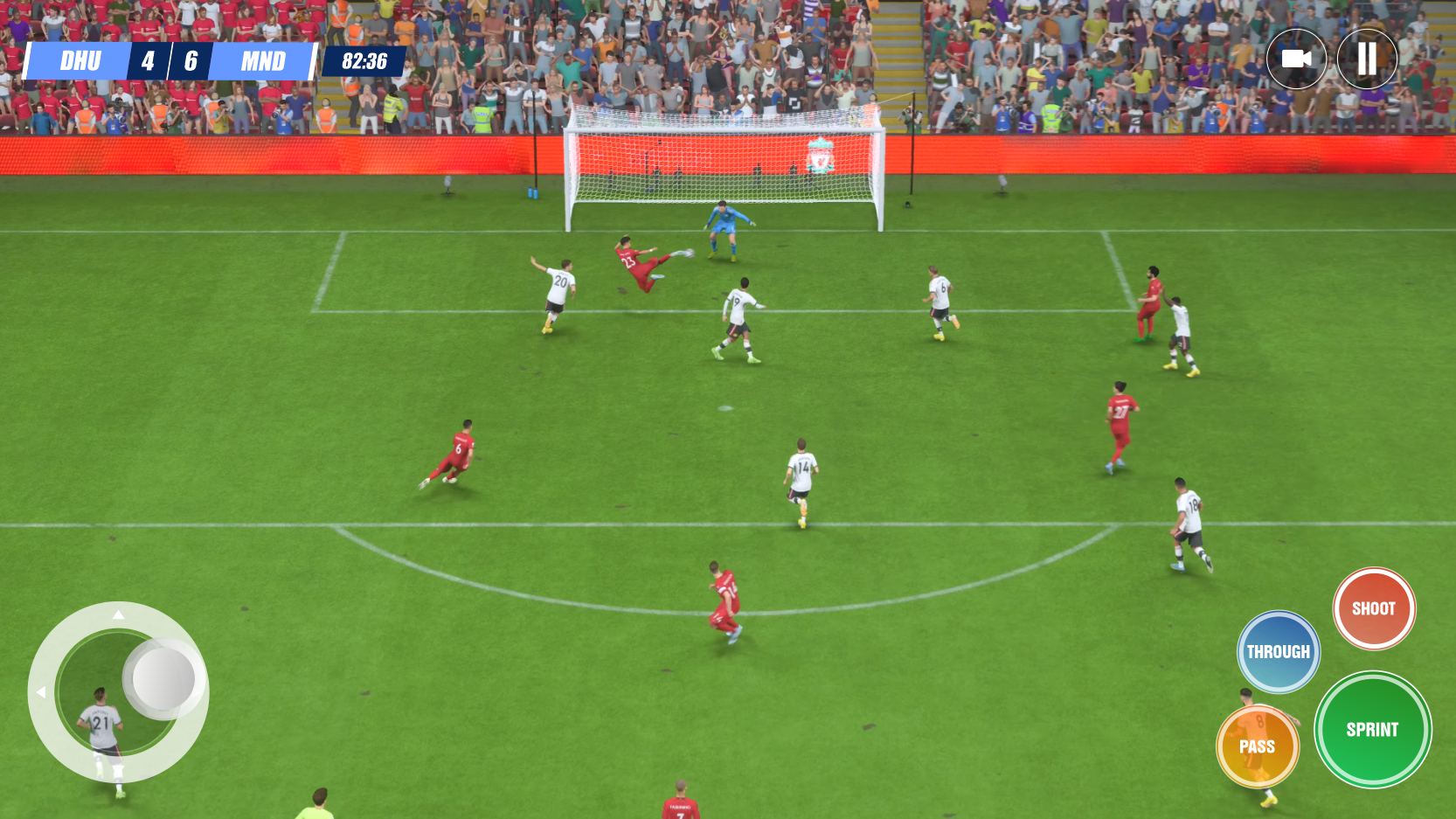
Task: Trigger a THROUGH ball
Action: 1278,650
